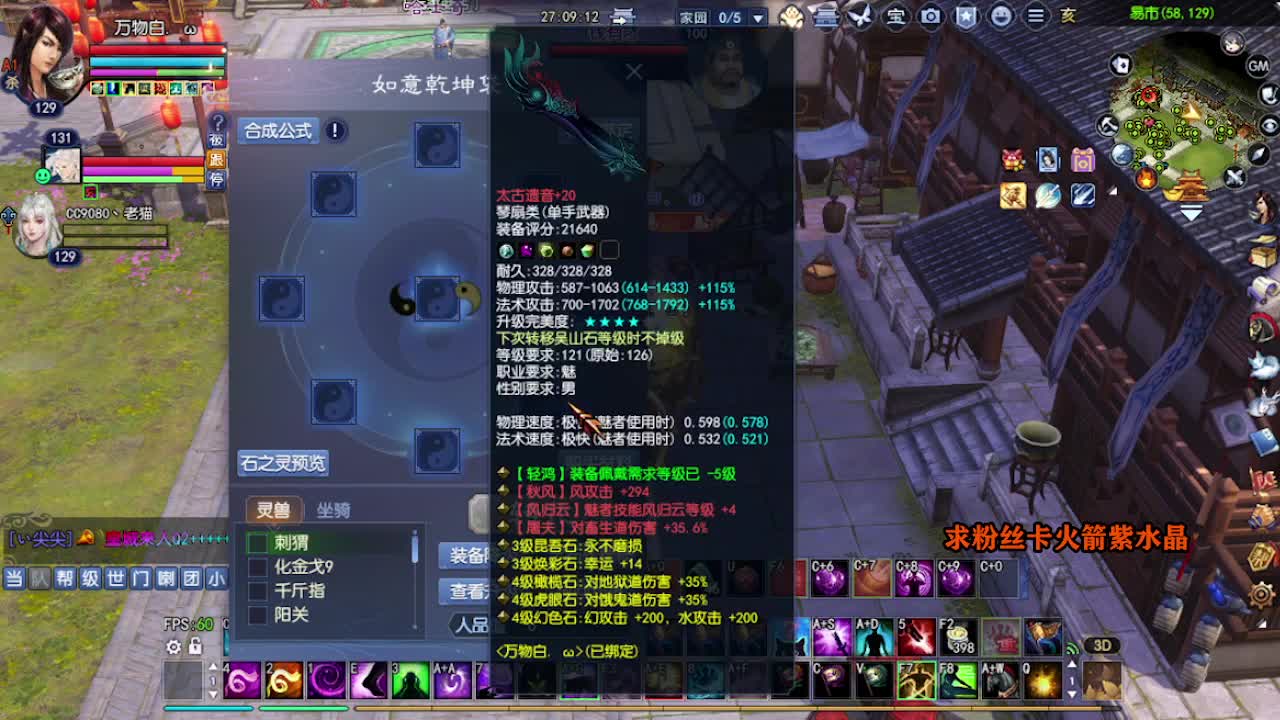Screen dimensions: 1280x720
Task: Open the smiley emoji panel in the top bar
Action: (x=1000, y=17)
